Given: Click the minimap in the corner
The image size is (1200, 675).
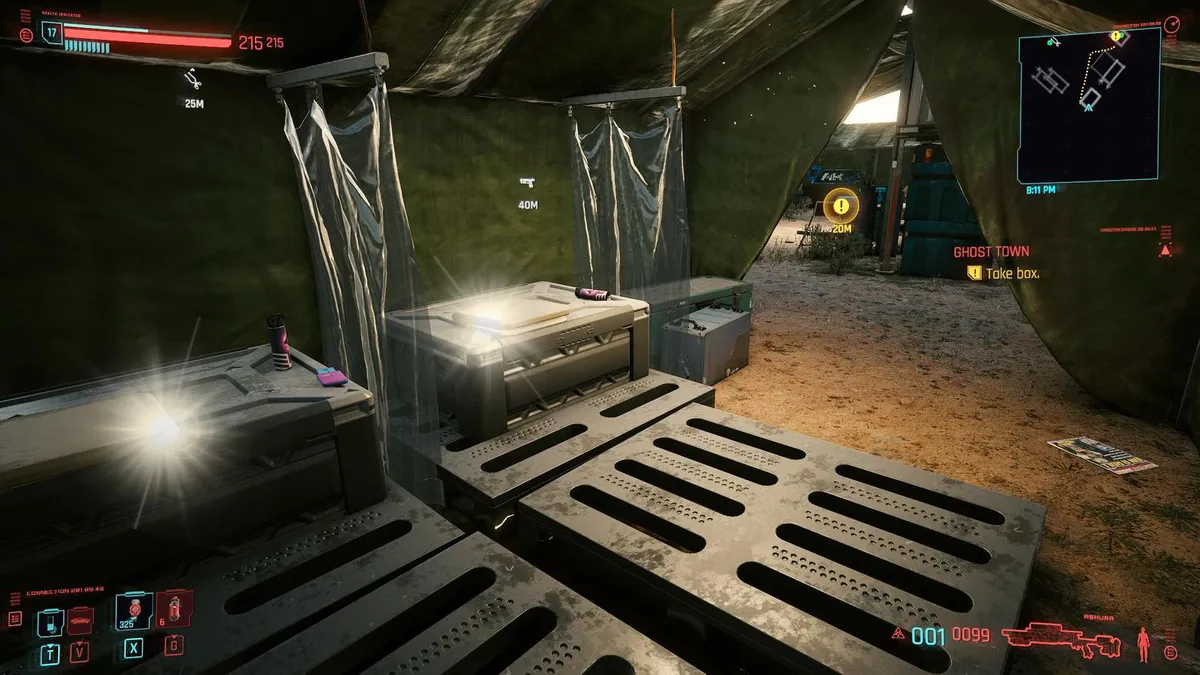Looking at the screenshot, I should point(1089,105).
